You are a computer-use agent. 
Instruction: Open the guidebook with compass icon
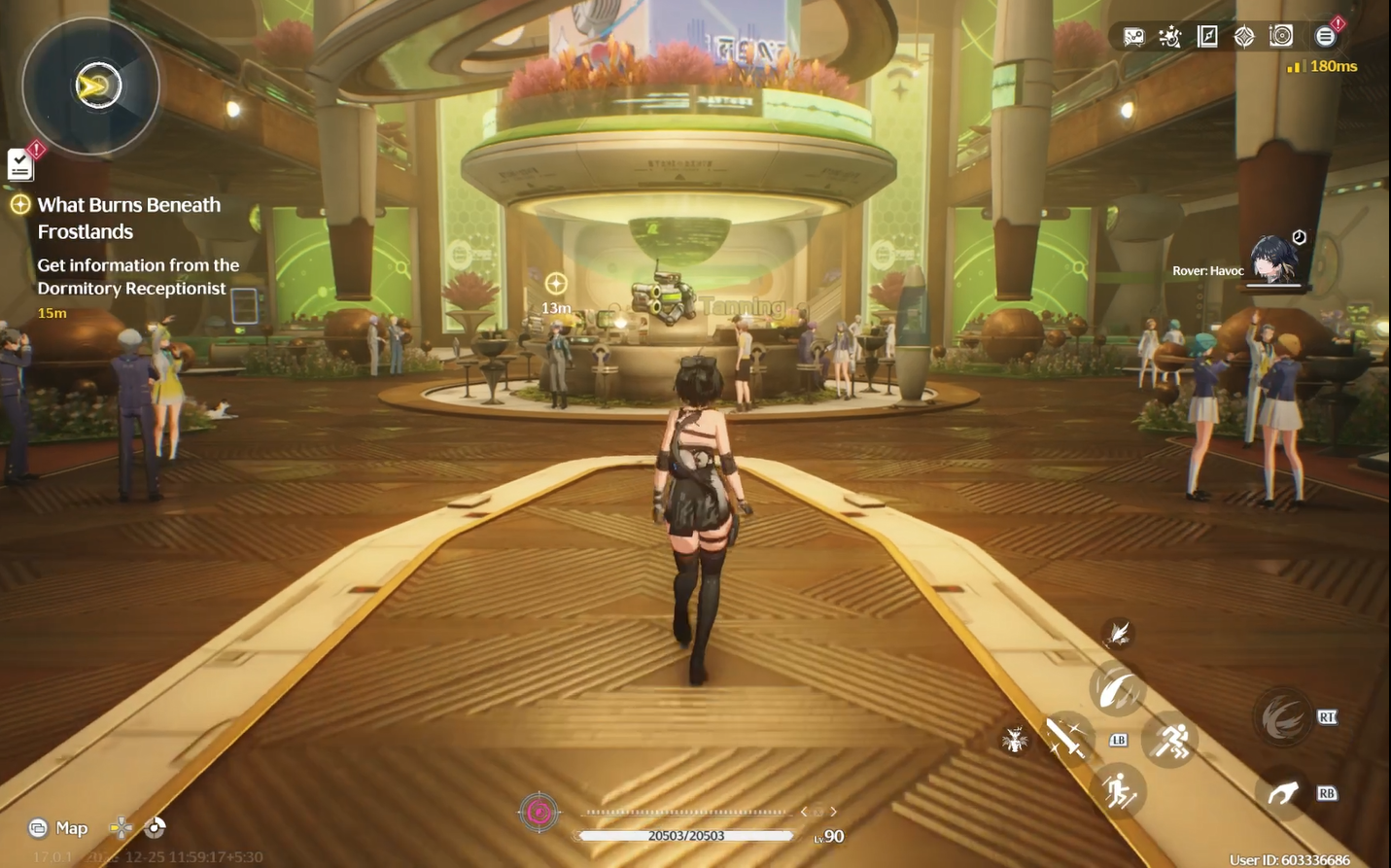pos(1207,37)
